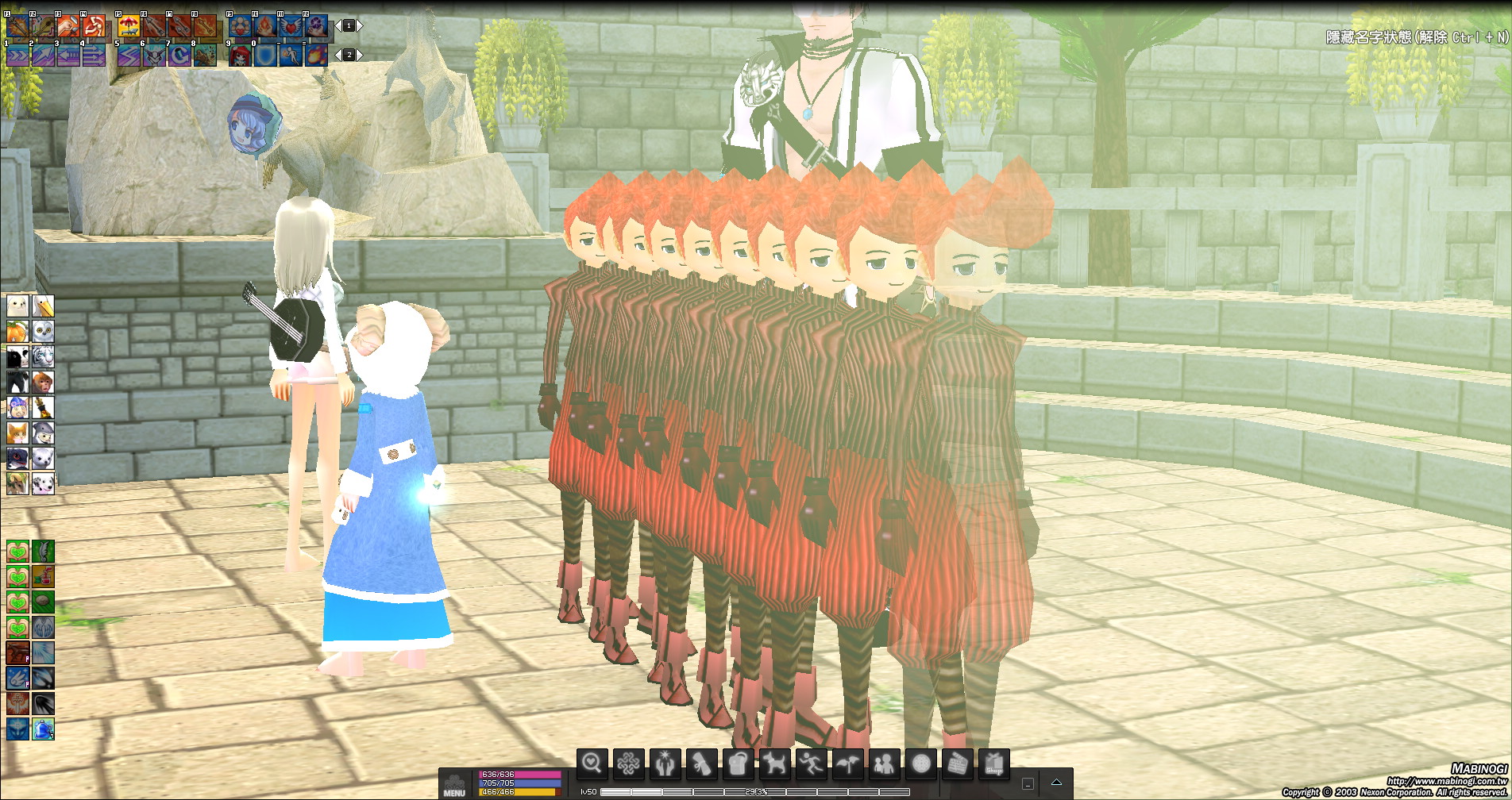Image resolution: width=1512 pixels, height=800 pixels.
Task: Summon the white tiger pet
Action: (x=43, y=356)
